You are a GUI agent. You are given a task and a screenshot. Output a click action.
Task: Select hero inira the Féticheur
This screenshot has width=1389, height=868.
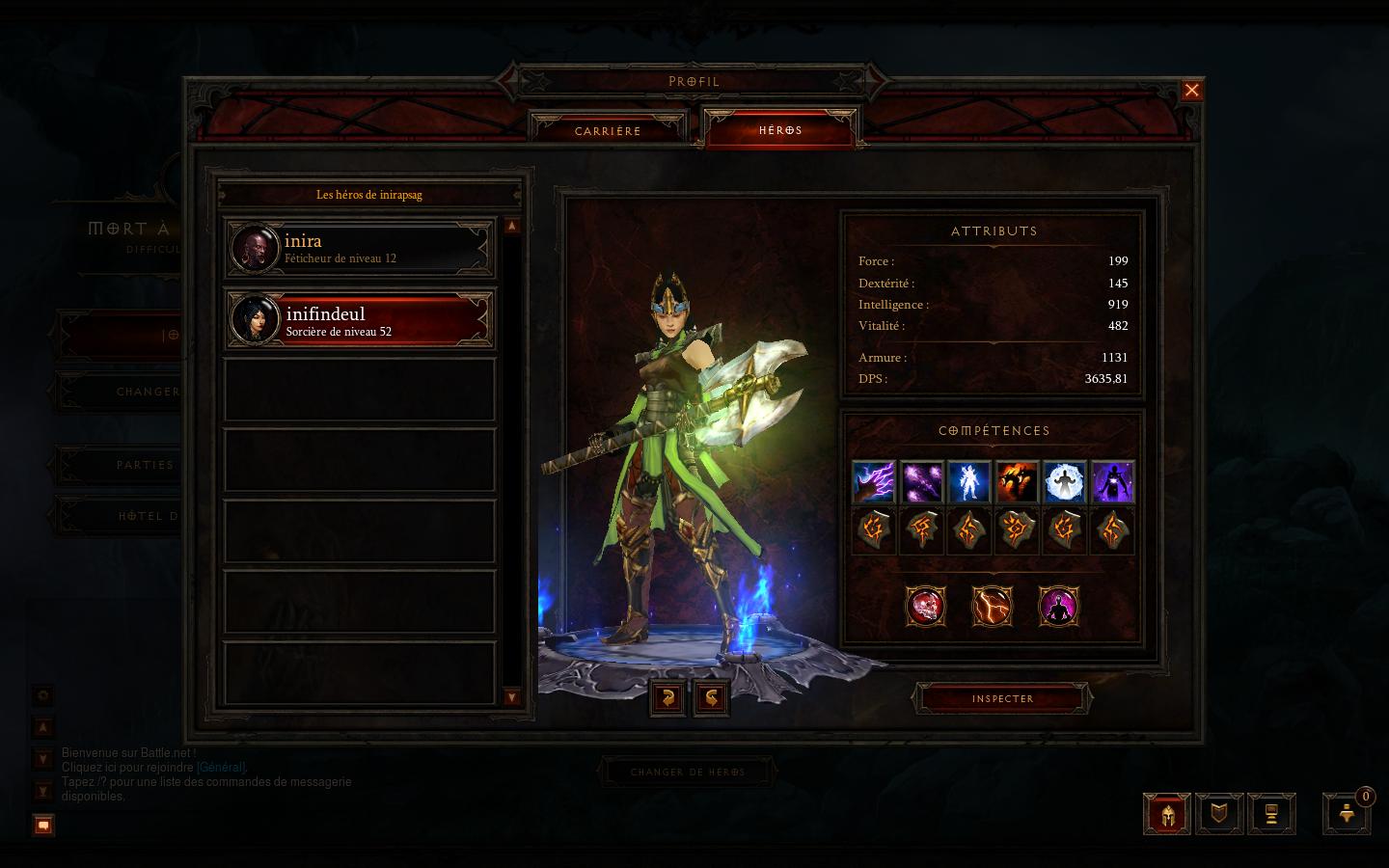[x=359, y=248]
